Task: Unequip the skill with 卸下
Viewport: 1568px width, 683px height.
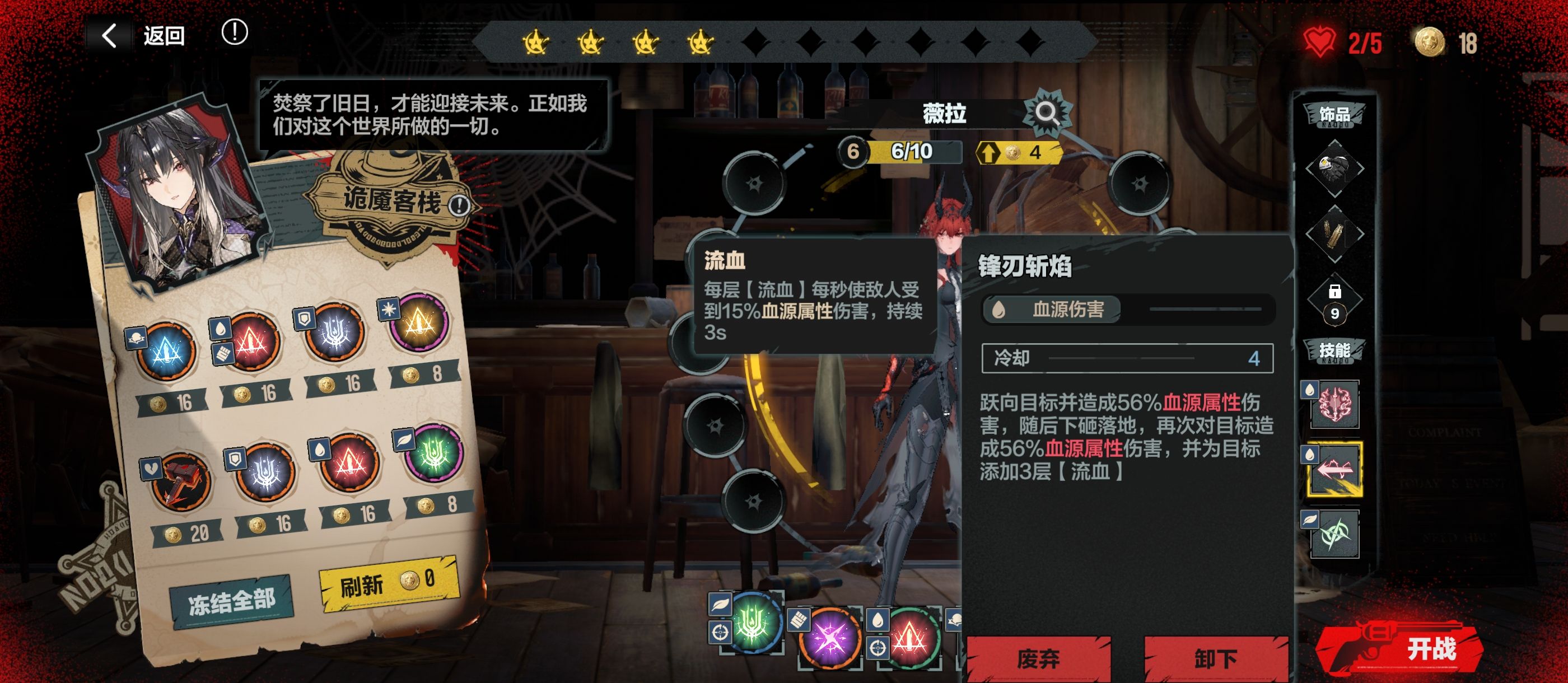Action: [1216, 658]
